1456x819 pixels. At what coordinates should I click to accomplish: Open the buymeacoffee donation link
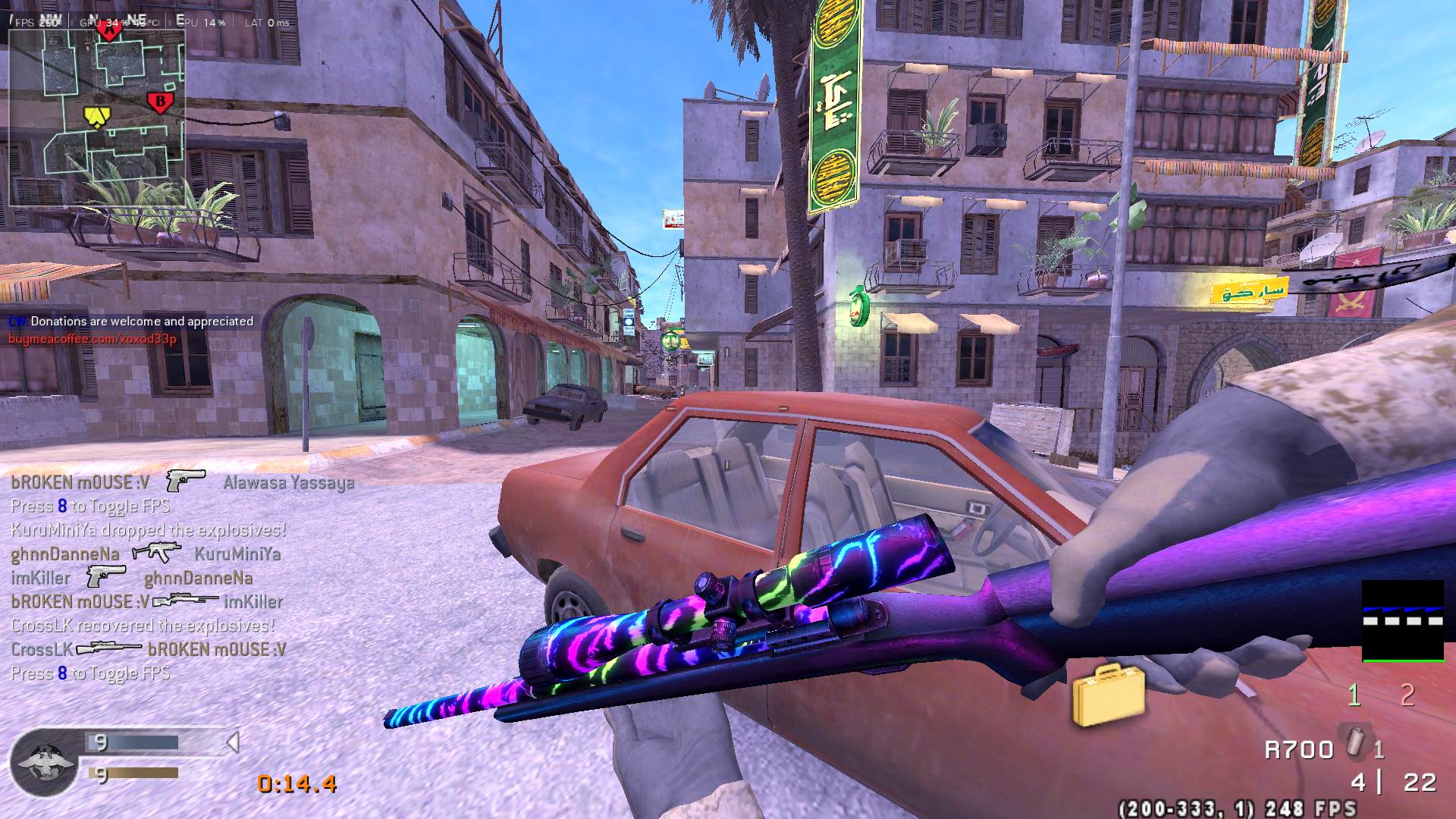(x=93, y=339)
